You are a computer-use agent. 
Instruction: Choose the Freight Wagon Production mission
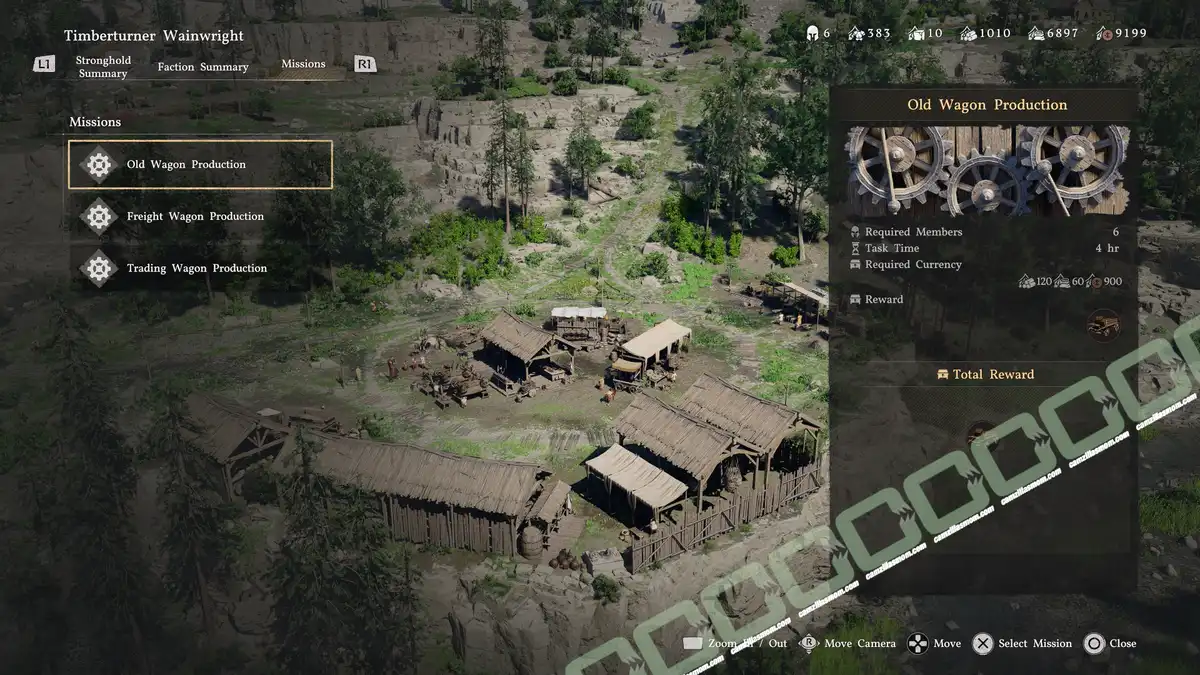pyautogui.click(x=195, y=217)
